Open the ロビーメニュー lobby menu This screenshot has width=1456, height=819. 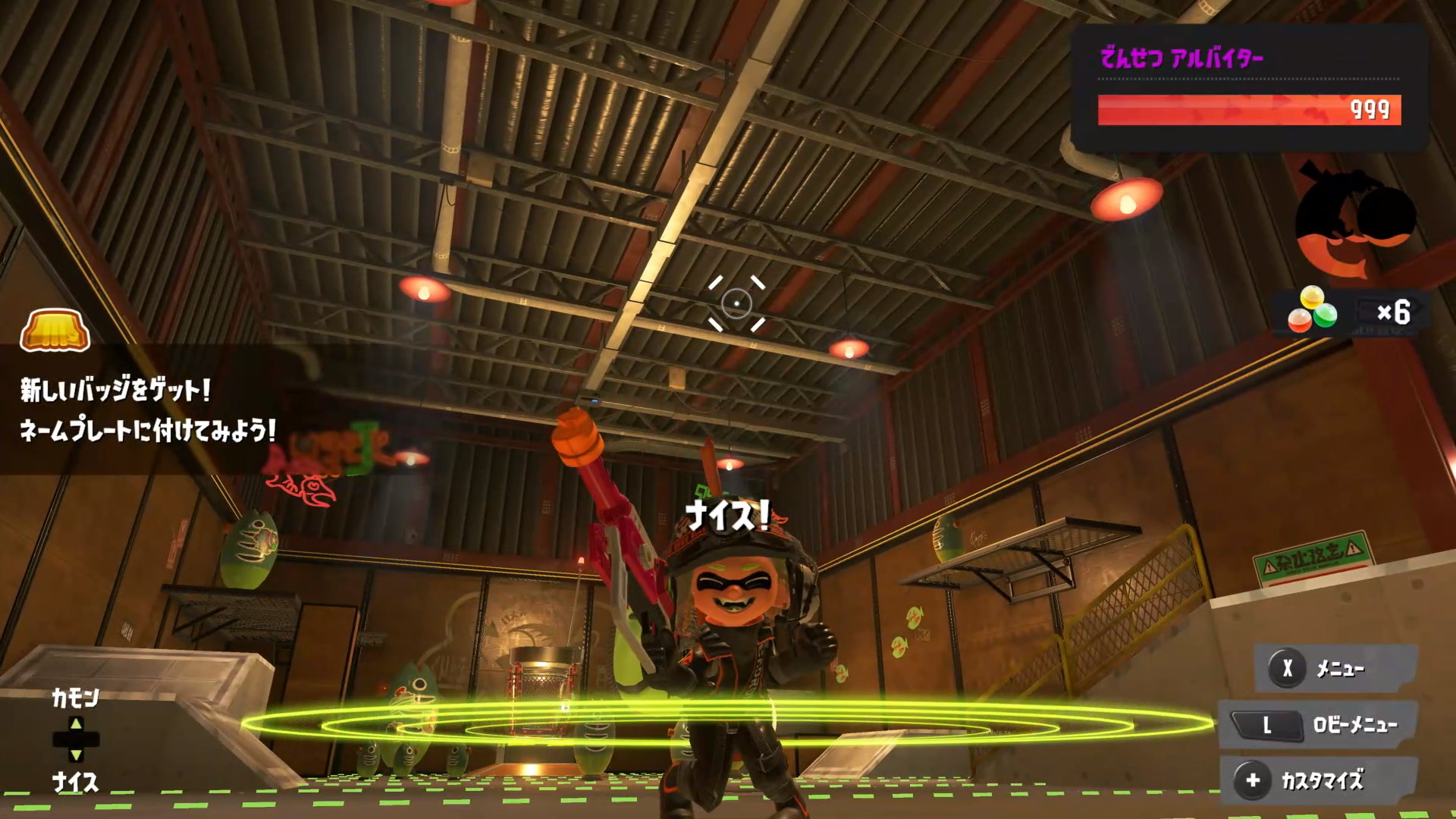point(1319,725)
